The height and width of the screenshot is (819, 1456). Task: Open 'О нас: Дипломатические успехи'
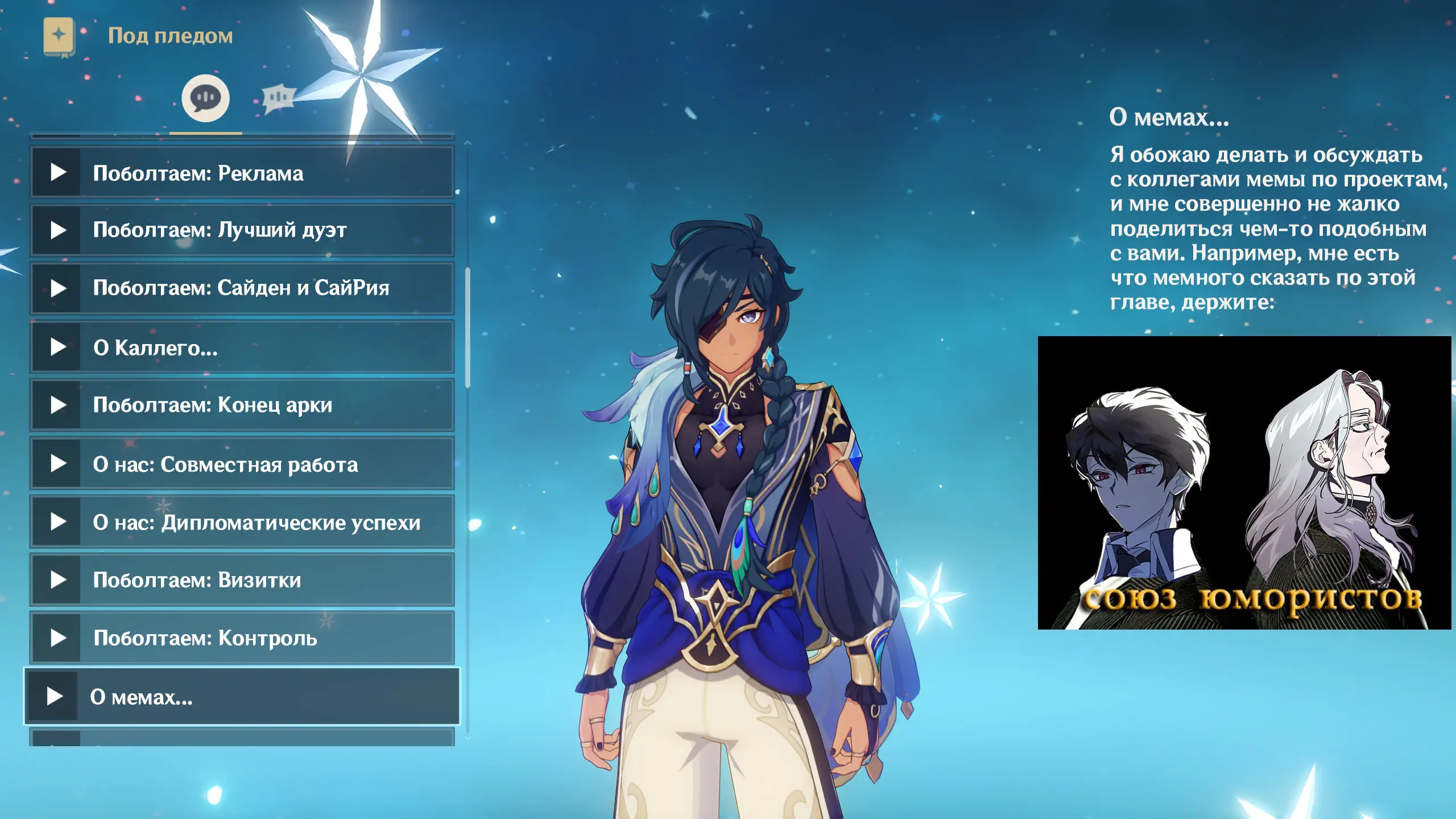tap(242, 522)
